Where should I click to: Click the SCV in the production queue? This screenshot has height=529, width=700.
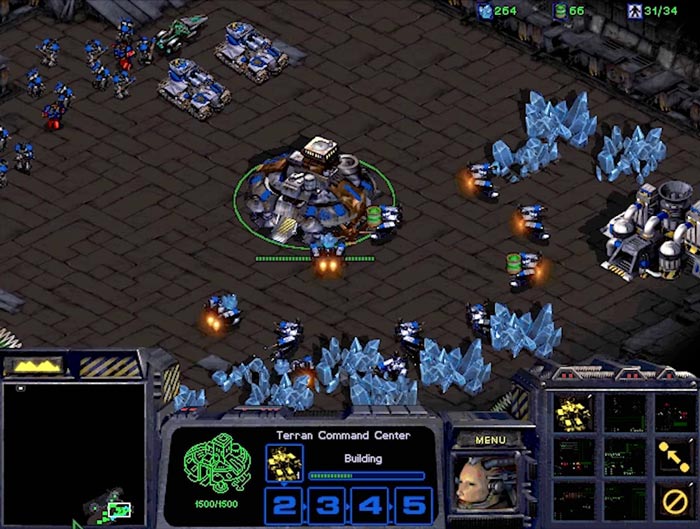283,462
